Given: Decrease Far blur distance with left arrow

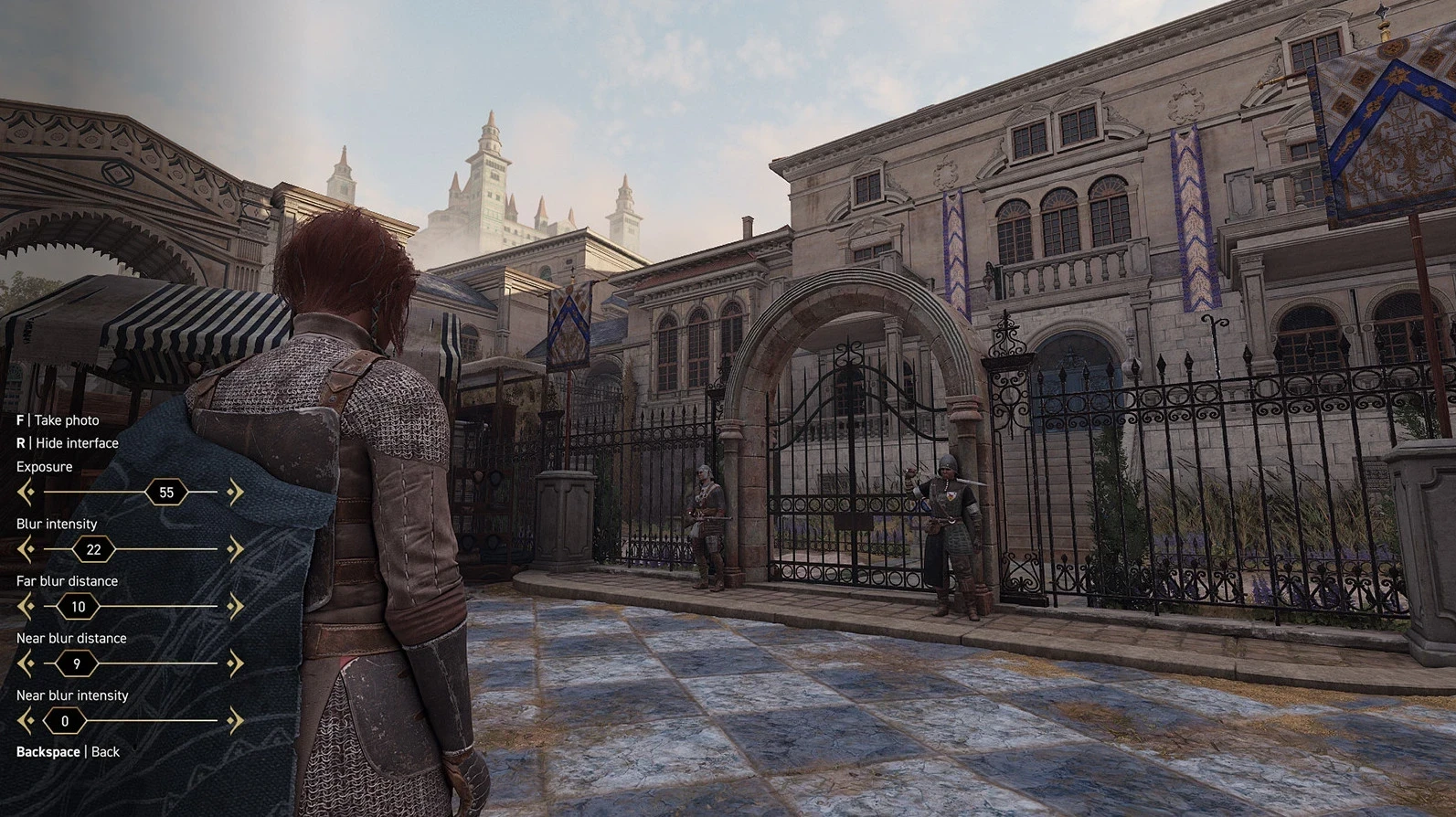Looking at the screenshot, I should coord(26,607).
